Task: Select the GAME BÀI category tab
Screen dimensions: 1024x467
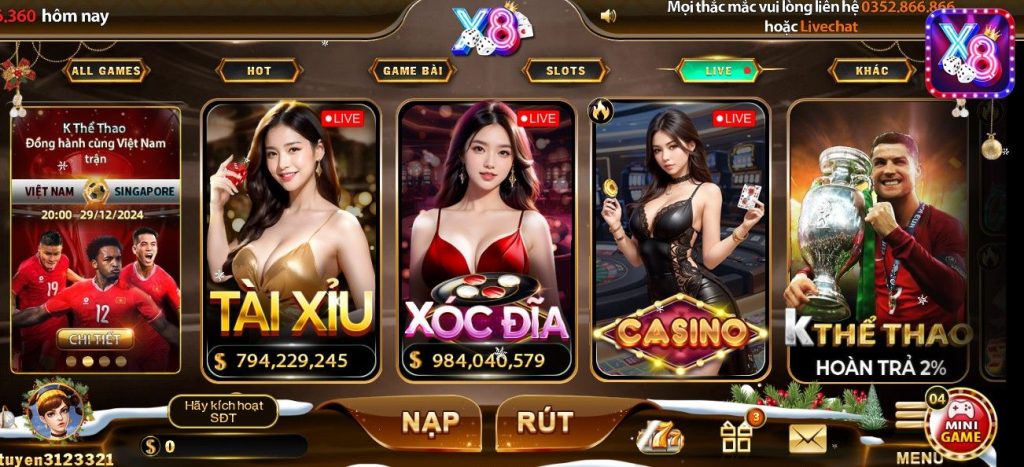Action: pos(412,71)
